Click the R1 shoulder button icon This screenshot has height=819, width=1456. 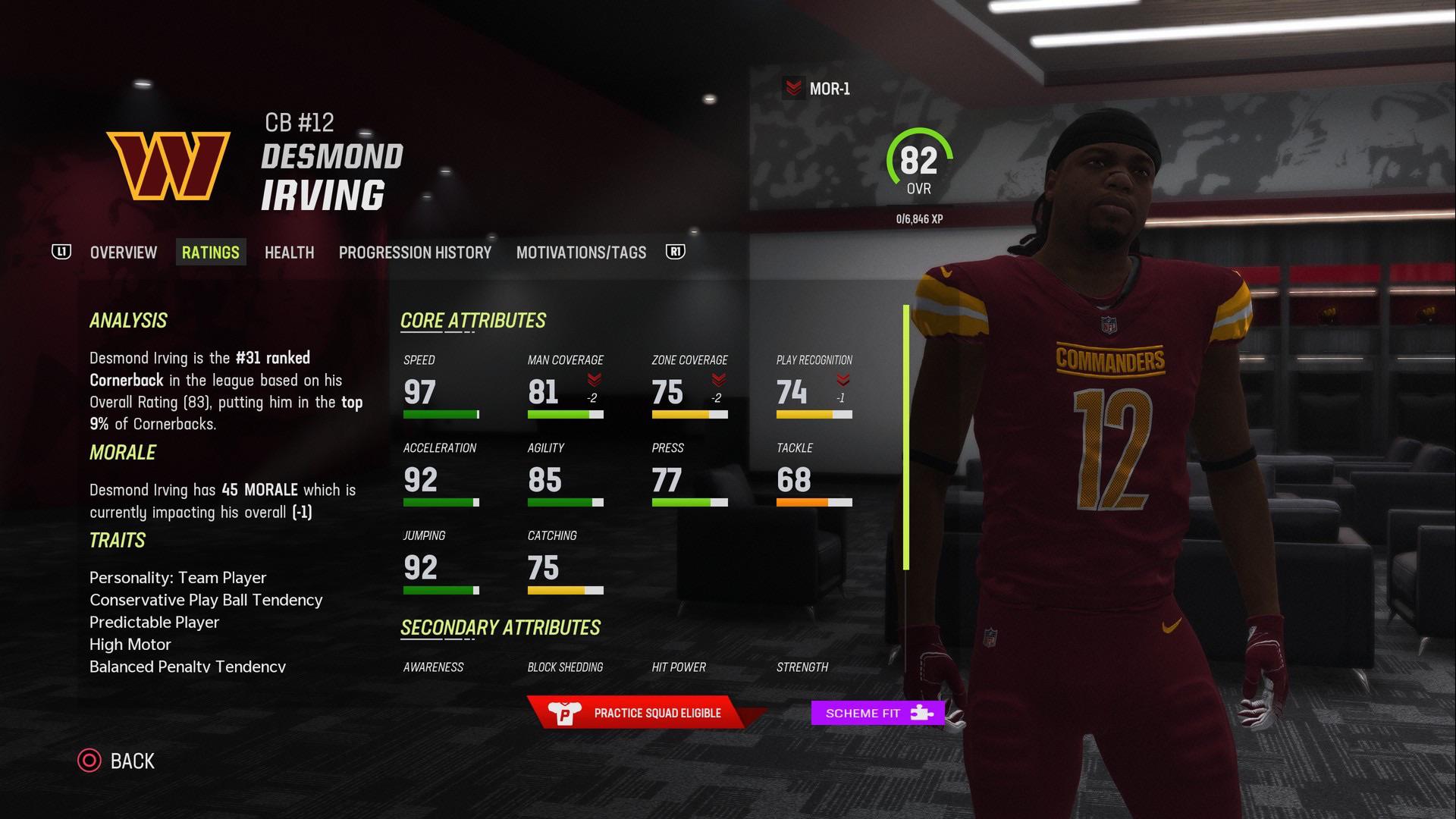point(676,251)
